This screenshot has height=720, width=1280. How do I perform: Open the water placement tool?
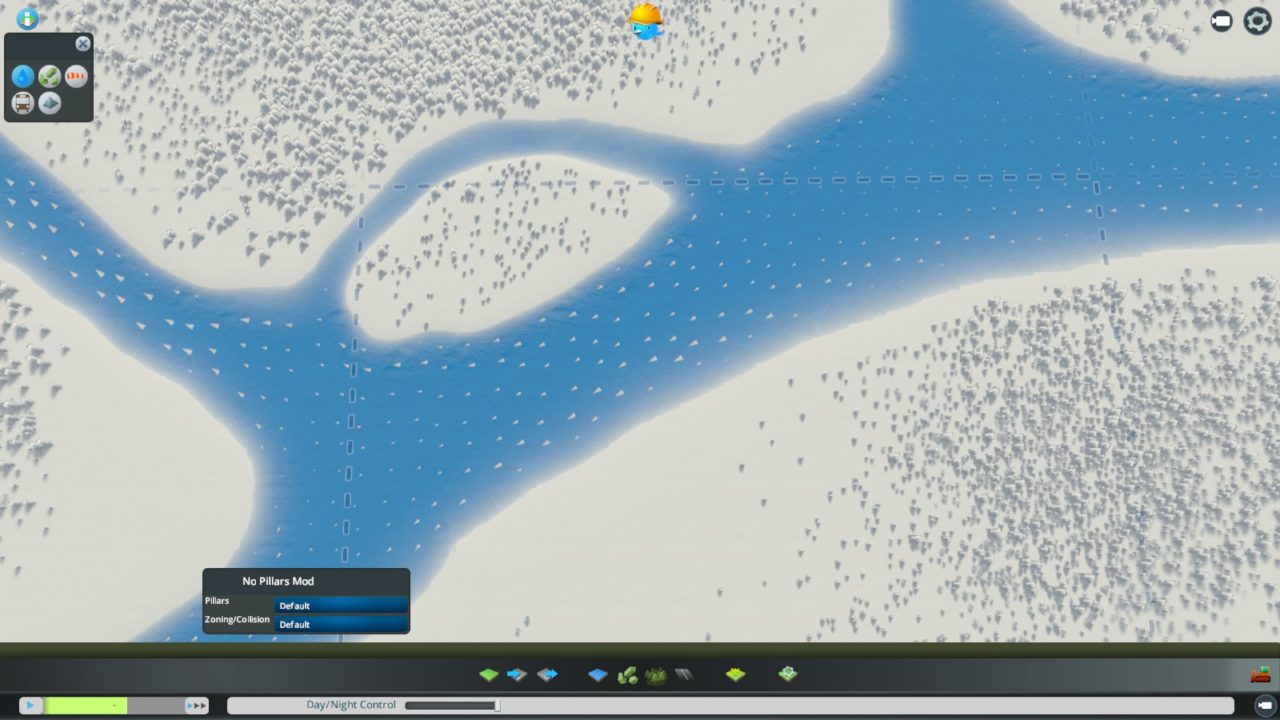[x=596, y=674]
